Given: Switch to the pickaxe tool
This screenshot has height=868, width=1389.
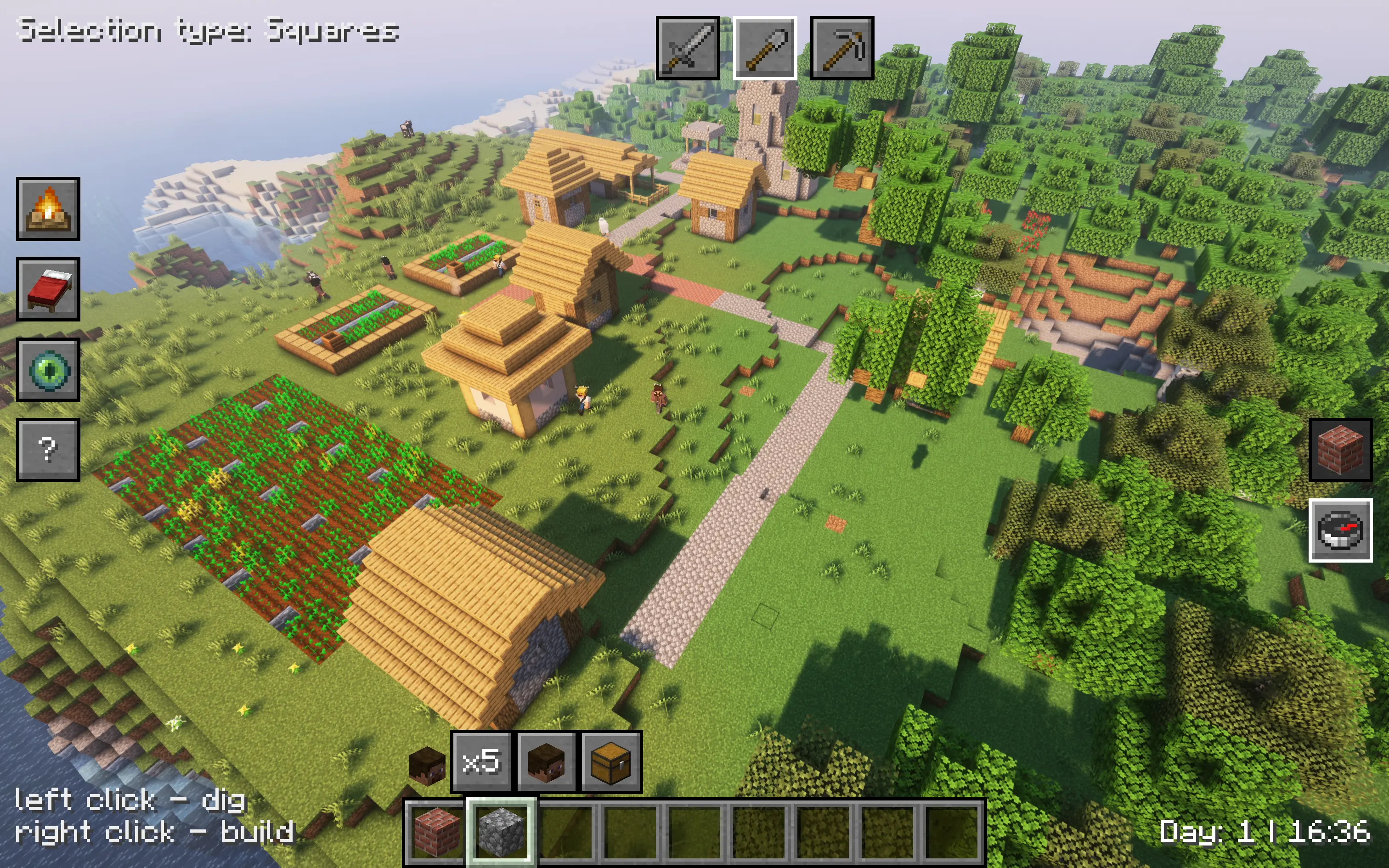Looking at the screenshot, I should click(x=841, y=48).
